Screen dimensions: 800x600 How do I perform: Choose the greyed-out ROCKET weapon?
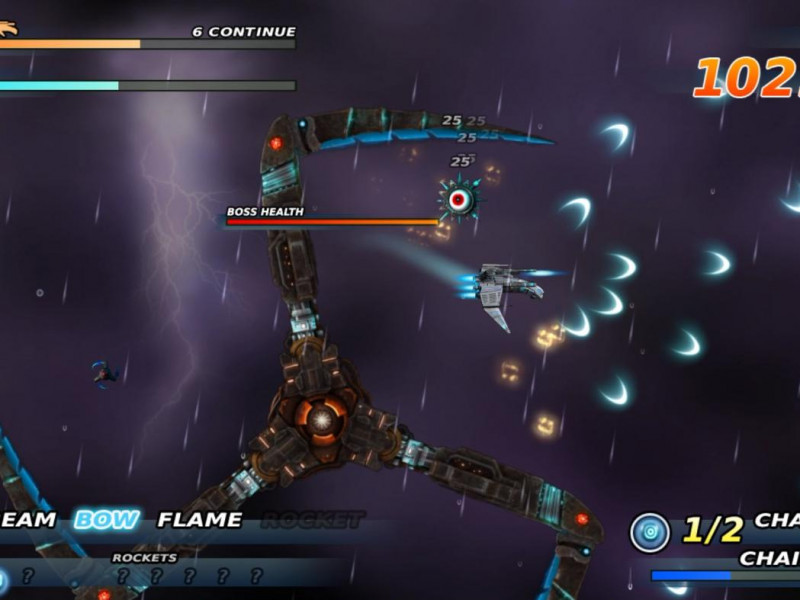pos(311,520)
